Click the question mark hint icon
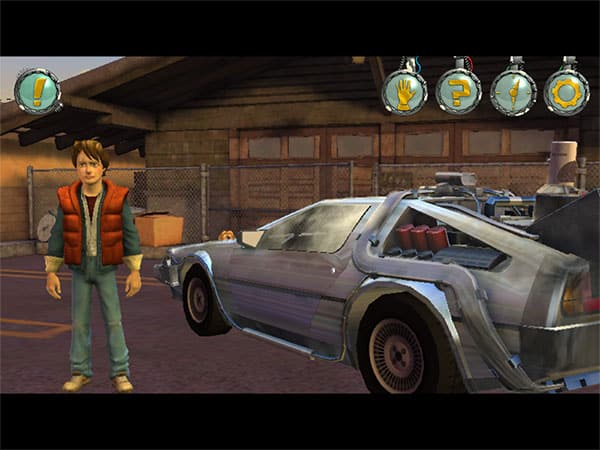Image resolution: width=600 pixels, height=450 pixels. click(459, 93)
